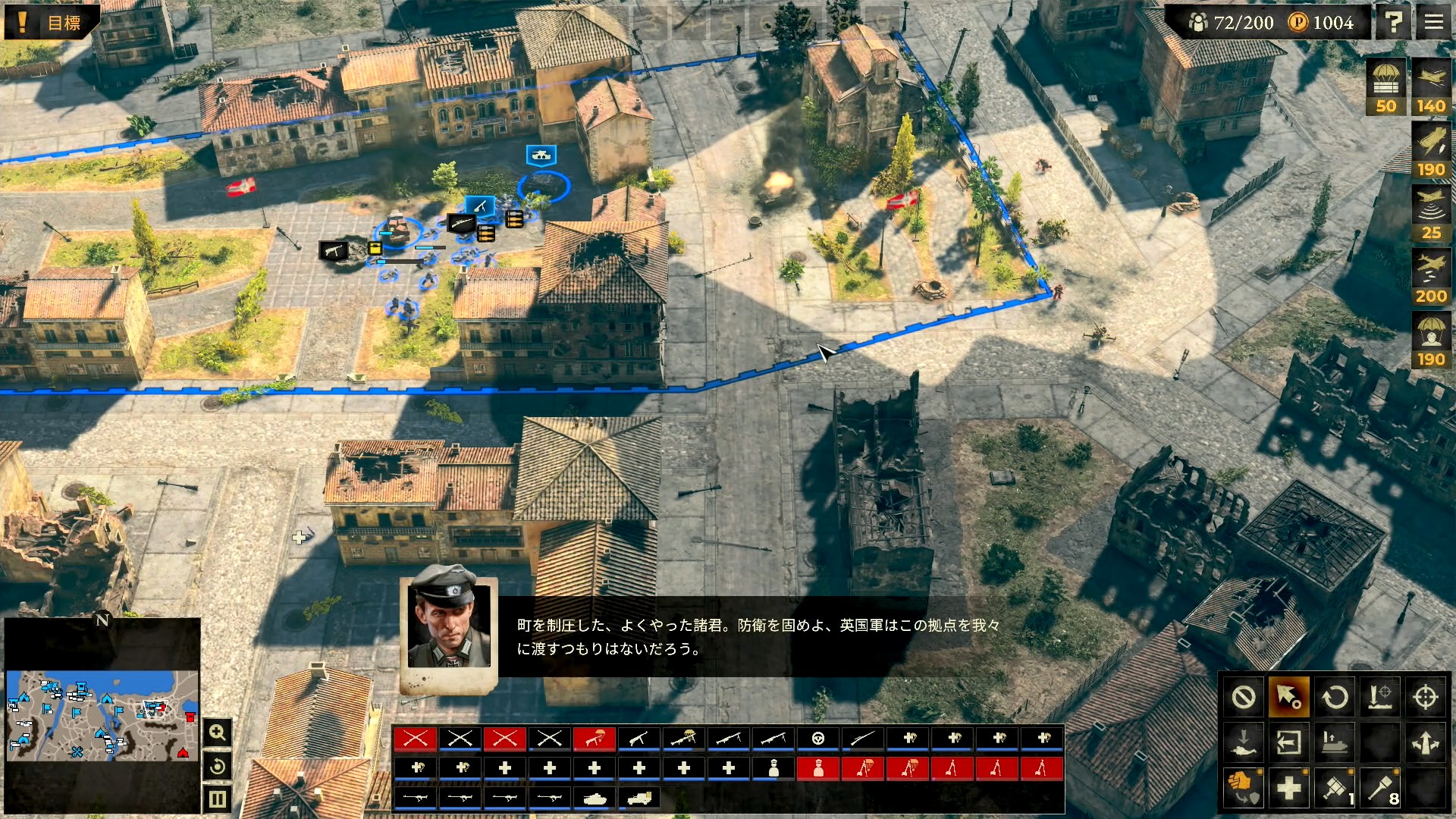Use the throw grenade ability icon
Screen dimensions: 1456x819
1379,788
